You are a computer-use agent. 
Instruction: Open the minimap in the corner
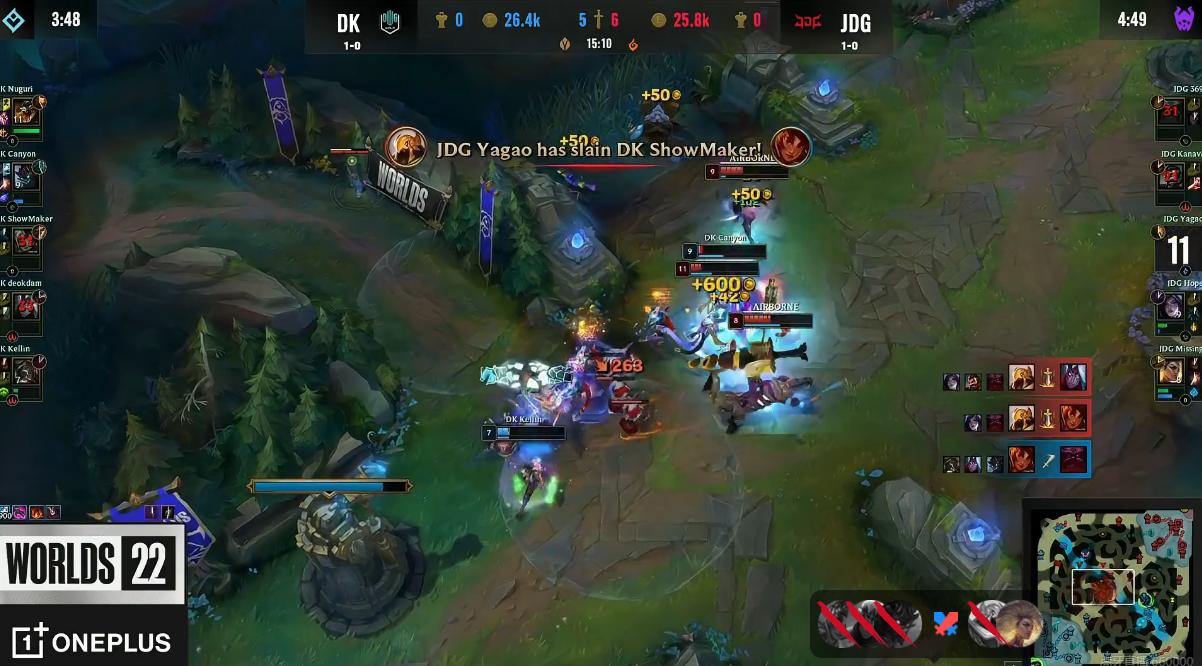[1111, 586]
